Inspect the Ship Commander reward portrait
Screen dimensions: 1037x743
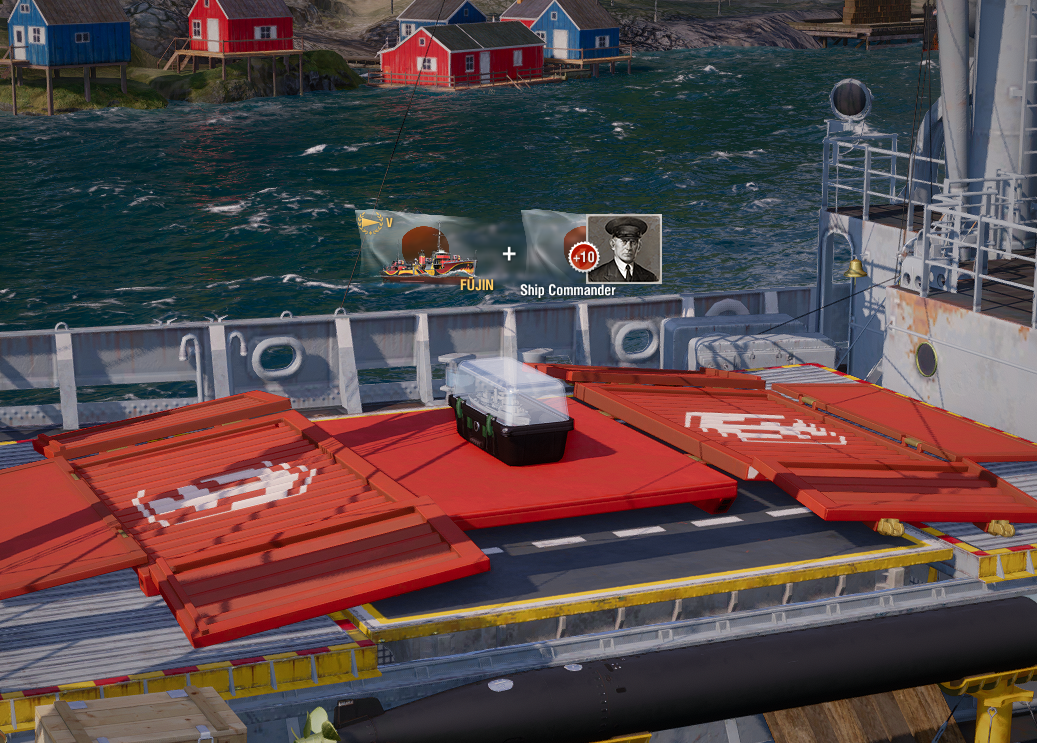point(623,248)
